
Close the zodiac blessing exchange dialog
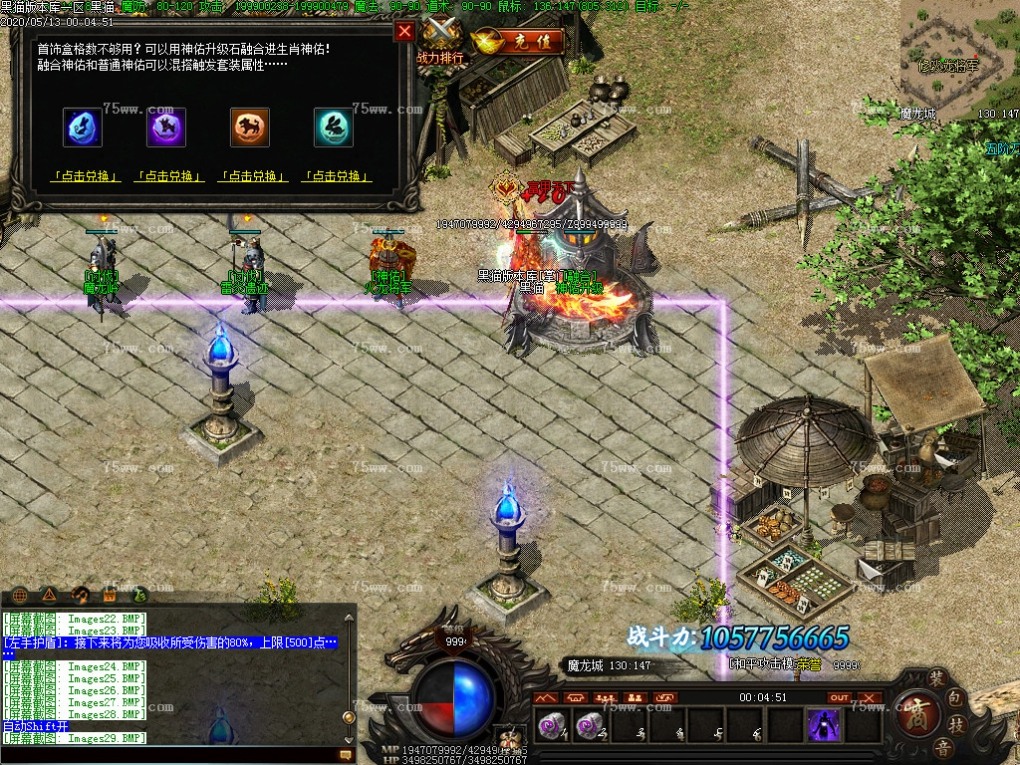tap(405, 31)
